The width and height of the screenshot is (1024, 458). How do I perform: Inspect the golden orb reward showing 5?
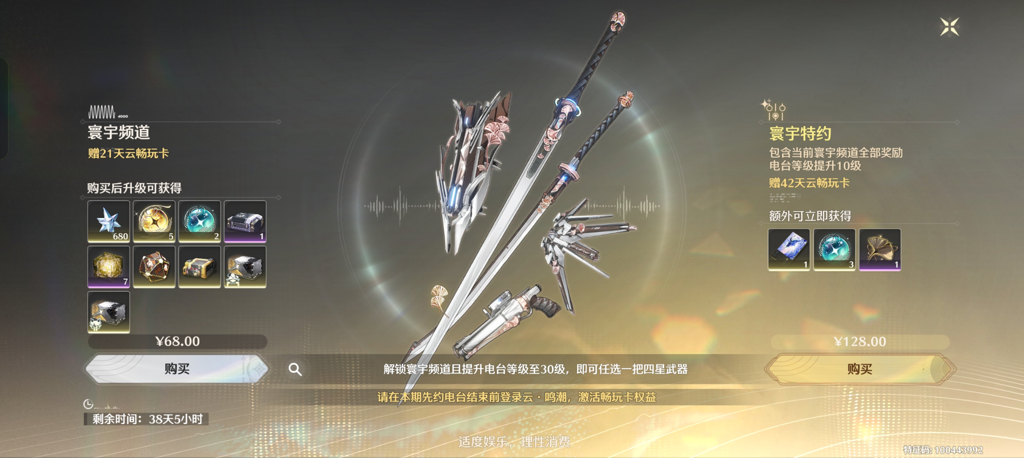pos(154,221)
